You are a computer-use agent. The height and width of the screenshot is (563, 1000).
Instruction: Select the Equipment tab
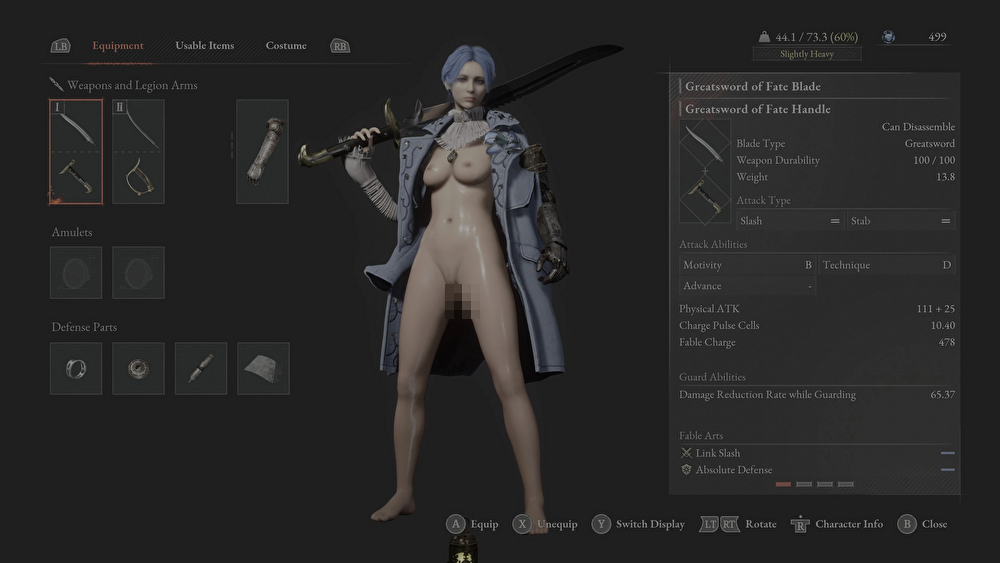[x=118, y=45]
